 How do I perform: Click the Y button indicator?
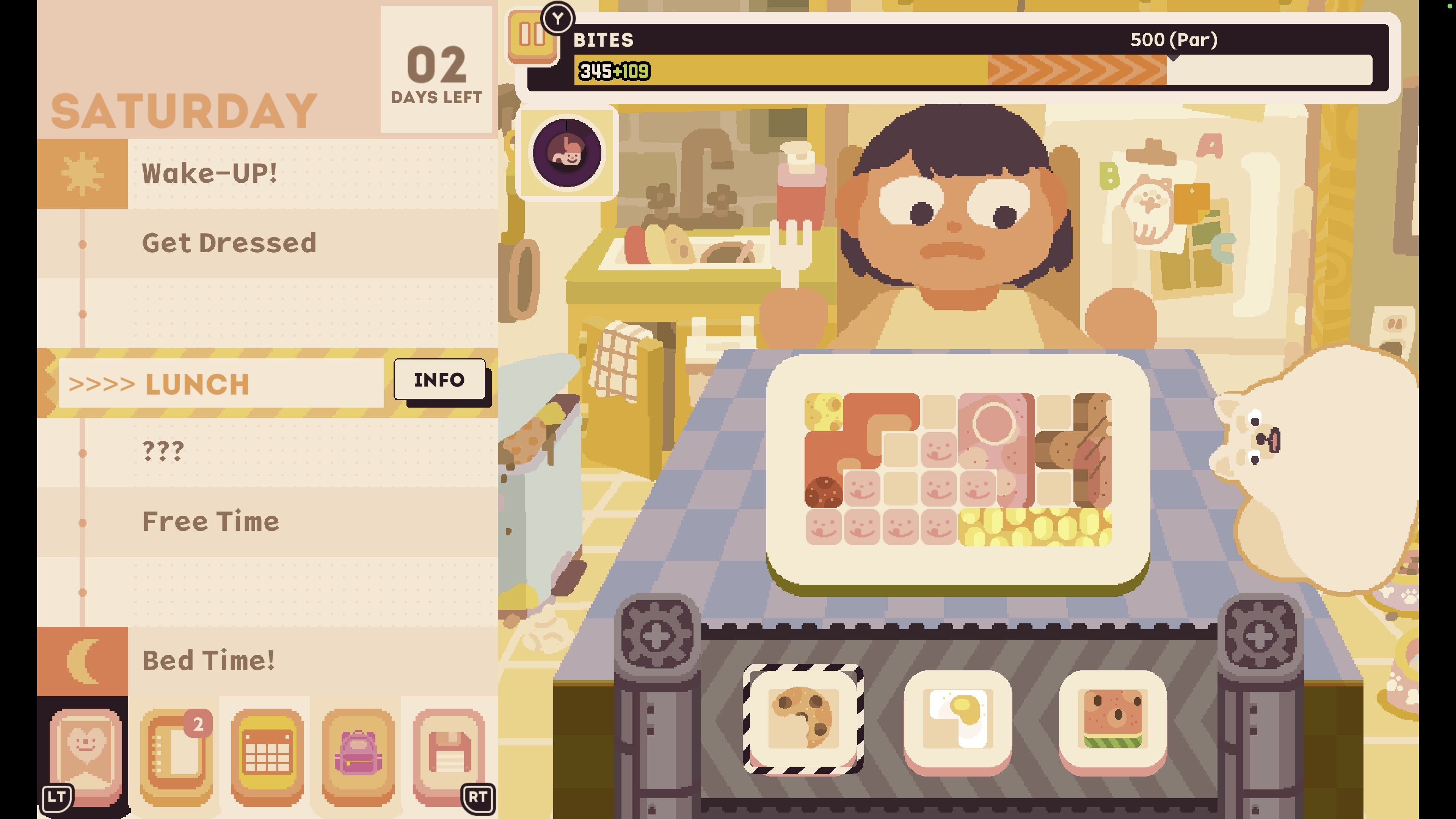[x=557, y=19]
